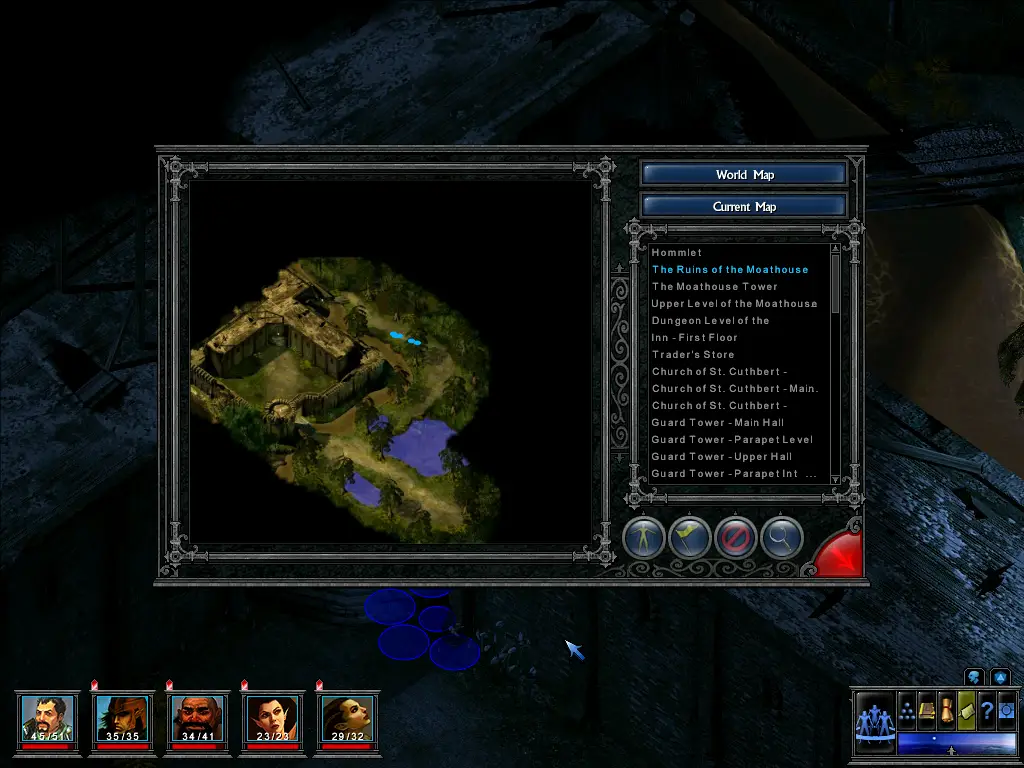This screenshot has height=768, width=1024.
Task: Open the World Map view
Action: point(744,174)
